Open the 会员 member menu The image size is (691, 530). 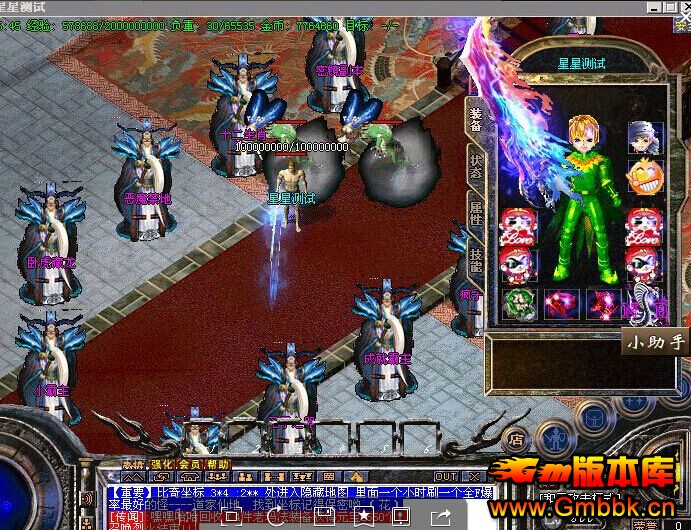pos(189,465)
